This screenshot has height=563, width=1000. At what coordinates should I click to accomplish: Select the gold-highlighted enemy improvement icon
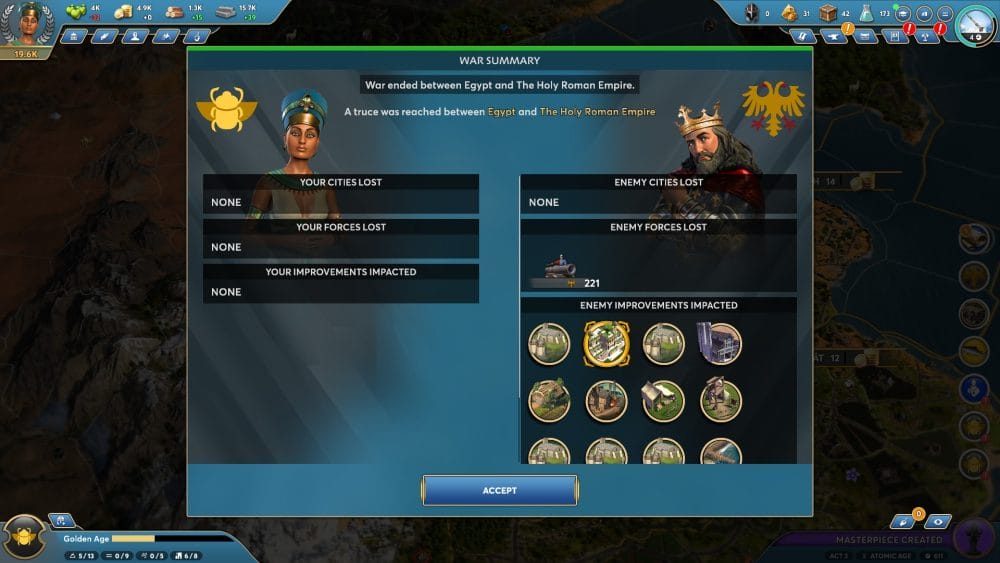[x=606, y=343]
